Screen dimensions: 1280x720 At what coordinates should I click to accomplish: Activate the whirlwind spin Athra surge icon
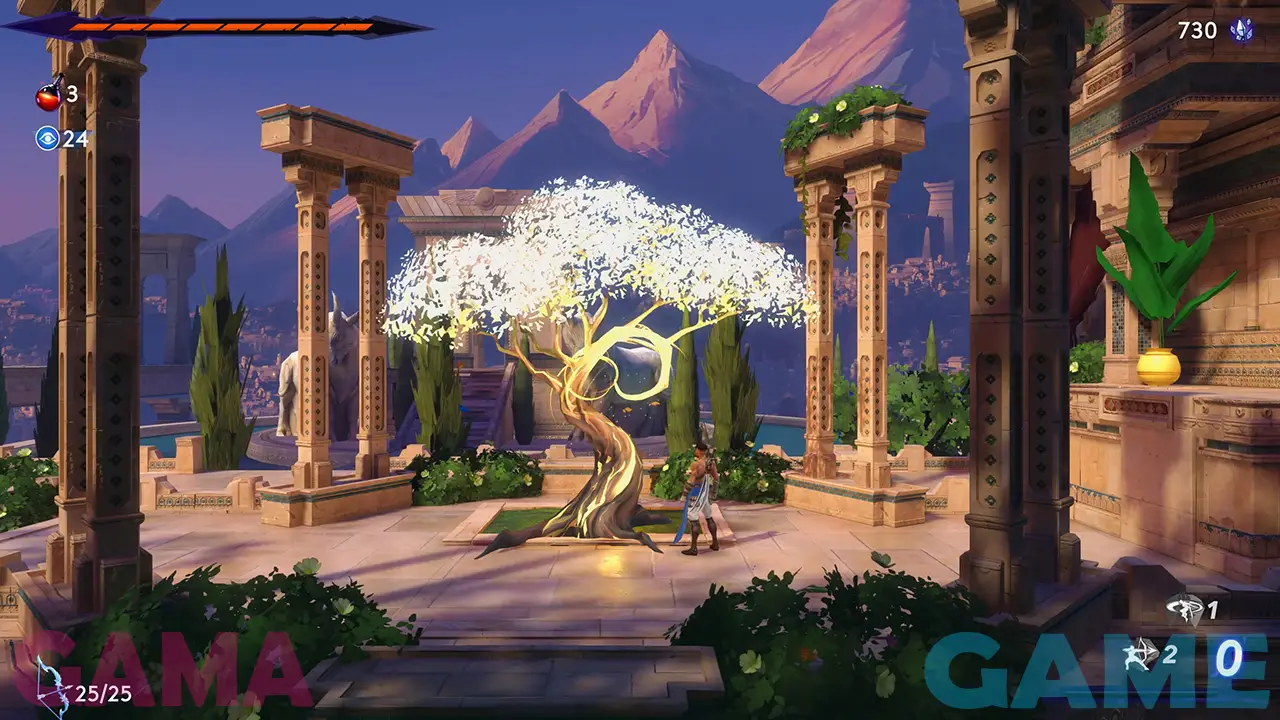pos(1185,610)
